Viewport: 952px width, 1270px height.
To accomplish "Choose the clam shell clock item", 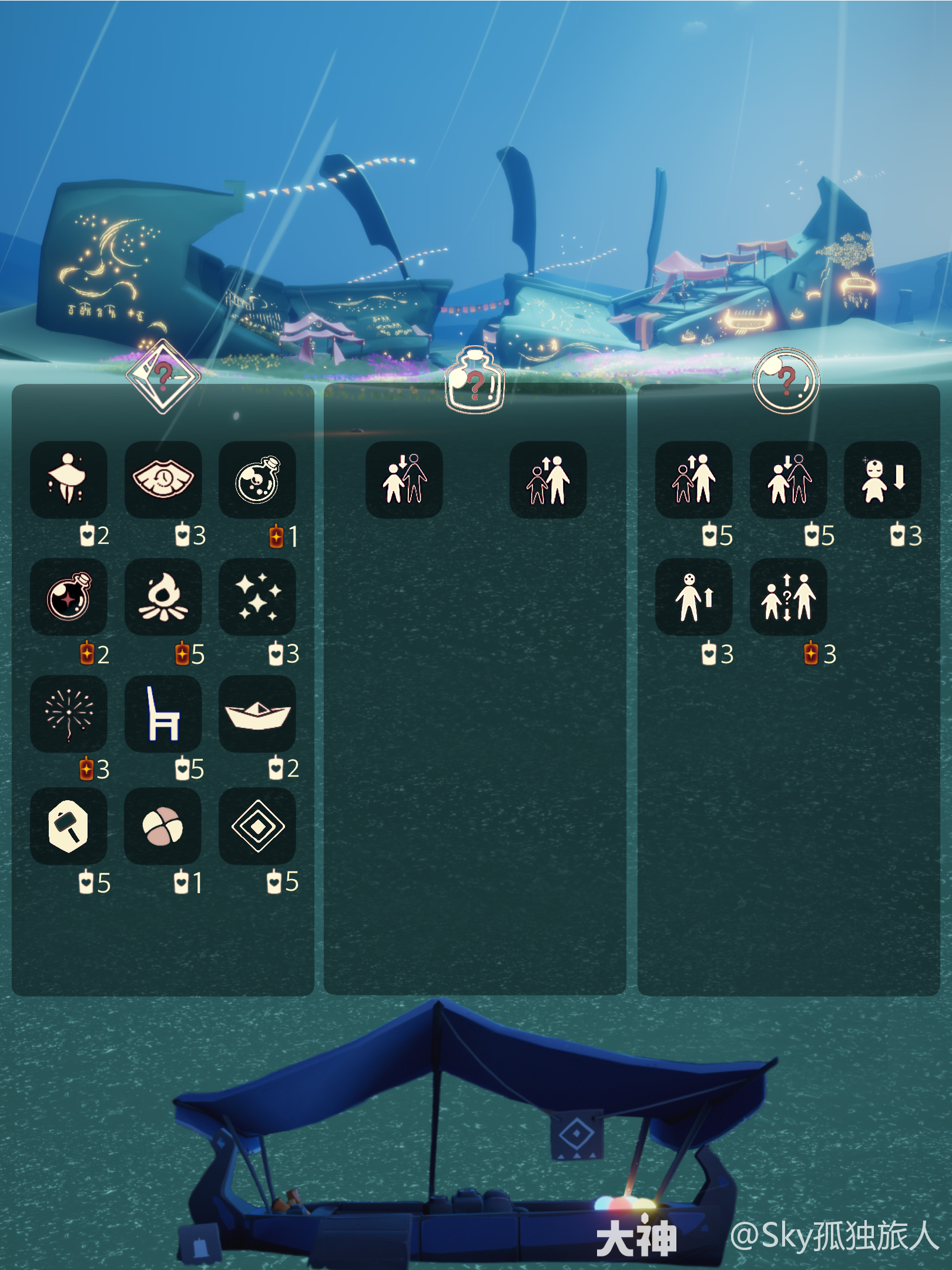I will click(x=163, y=479).
